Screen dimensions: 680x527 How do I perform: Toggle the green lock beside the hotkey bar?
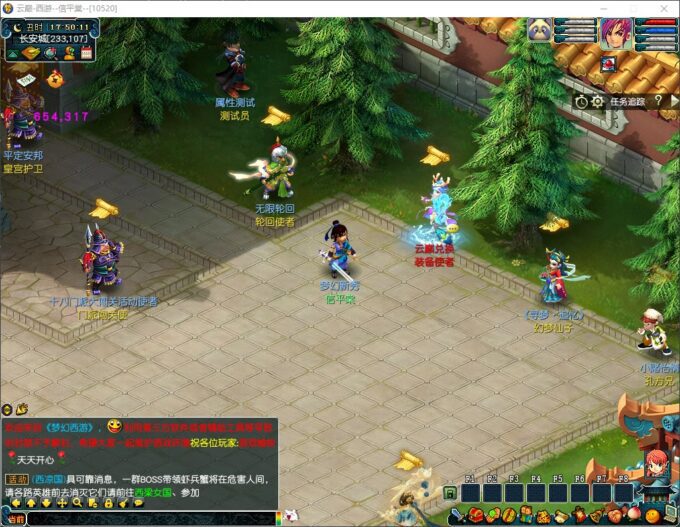point(450,493)
